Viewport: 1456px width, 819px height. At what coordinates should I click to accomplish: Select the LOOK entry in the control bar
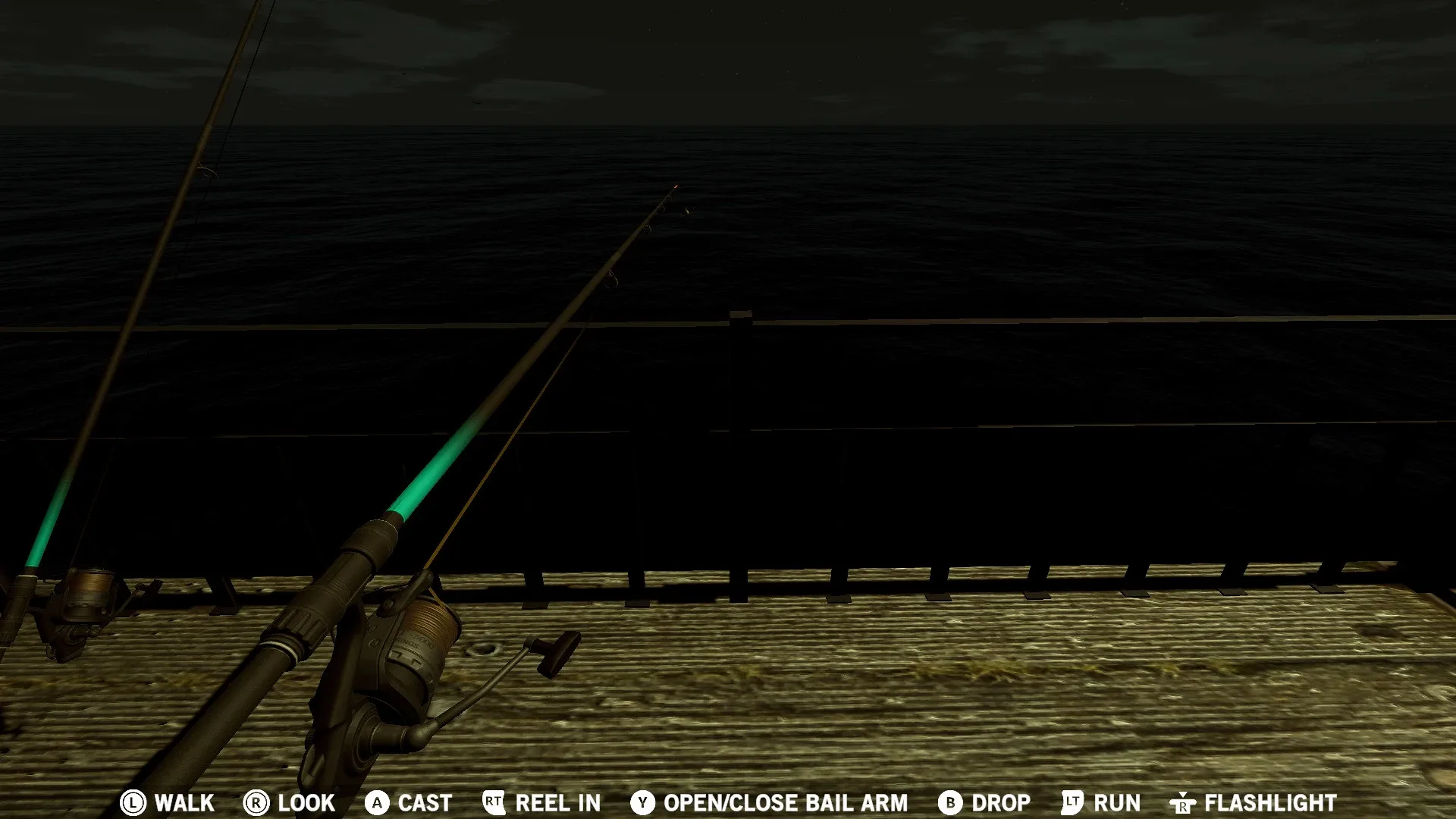[x=304, y=803]
